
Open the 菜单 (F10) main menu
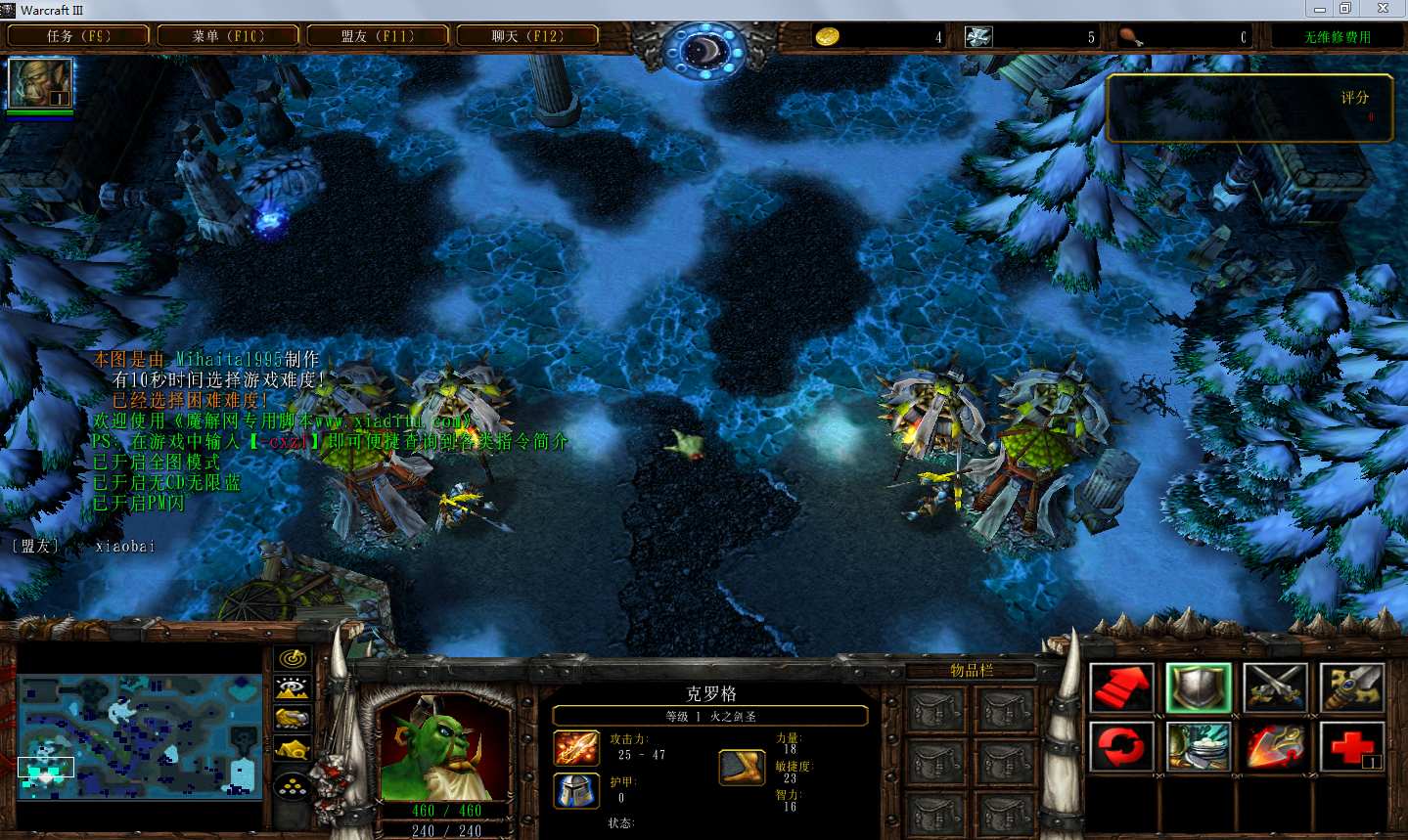(228, 36)
